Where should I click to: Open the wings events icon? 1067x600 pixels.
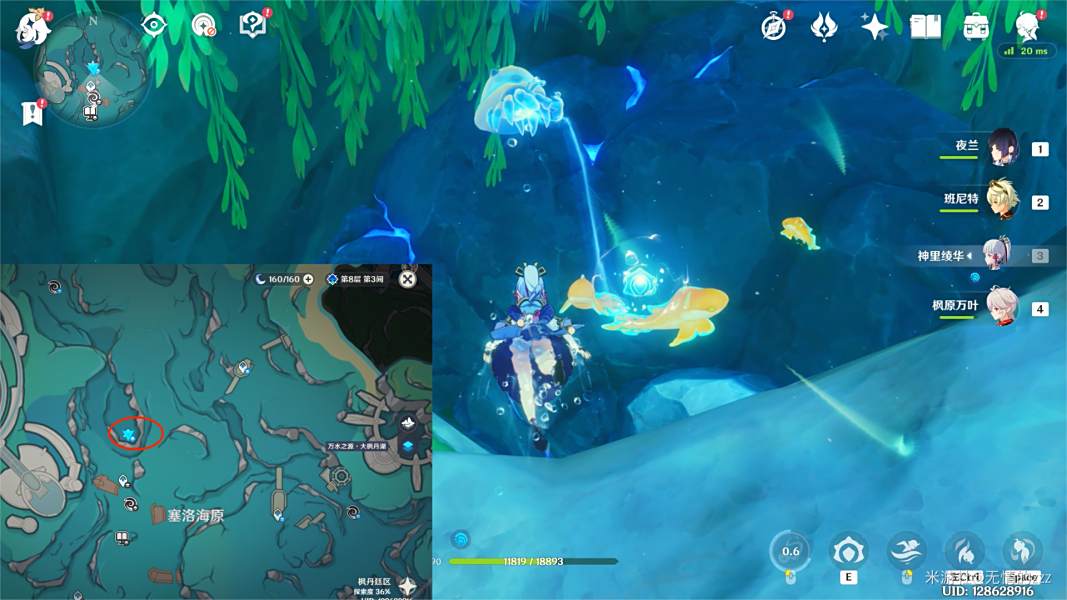coord(824,26)
